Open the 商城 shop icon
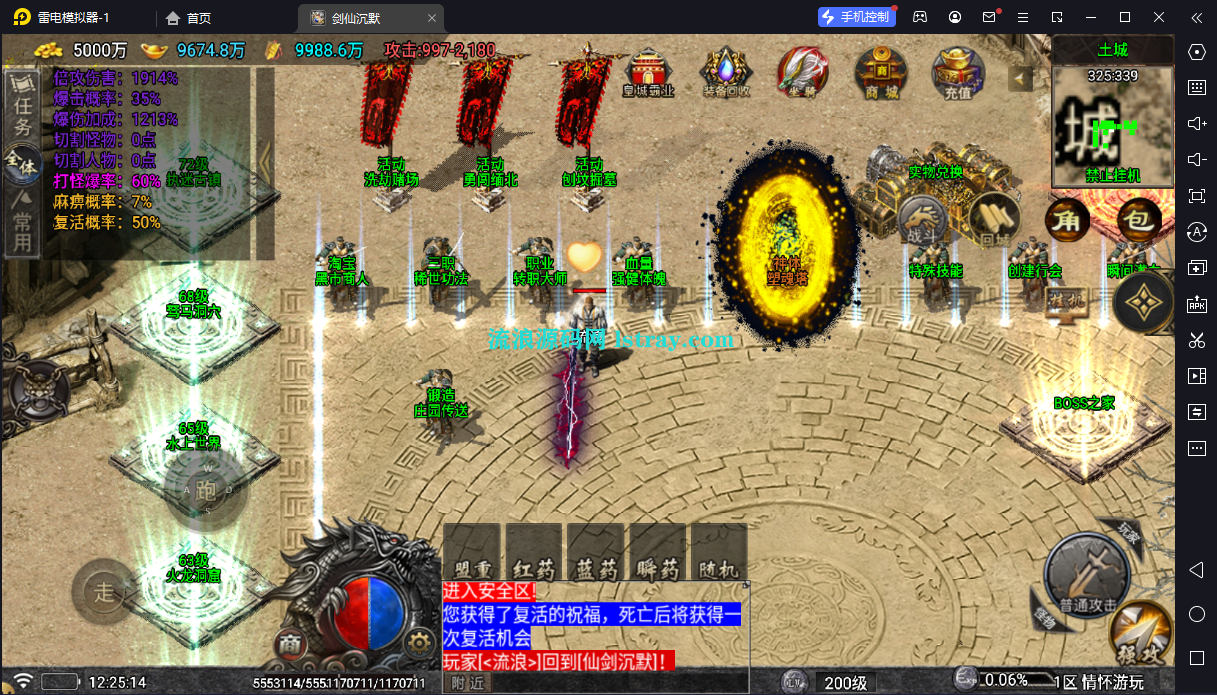This screenshot has width=1217, height=695. click(881, 71)
